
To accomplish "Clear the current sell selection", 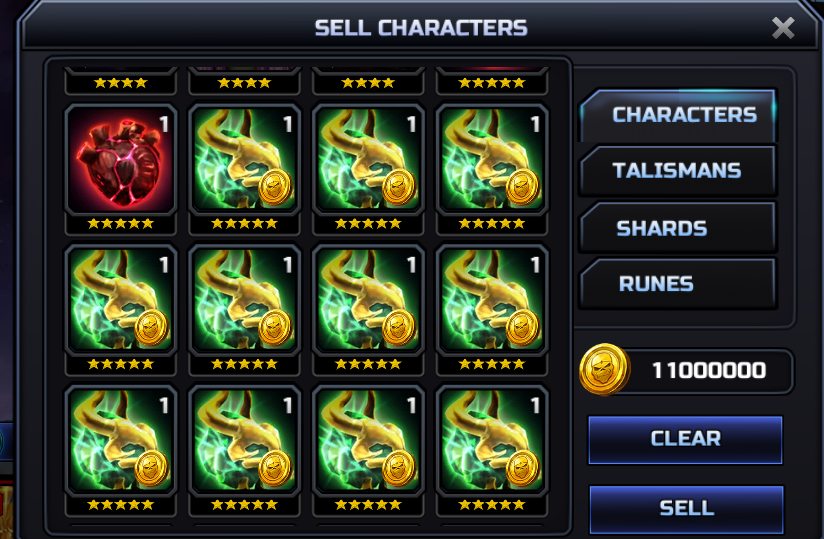I will (685, 439).
